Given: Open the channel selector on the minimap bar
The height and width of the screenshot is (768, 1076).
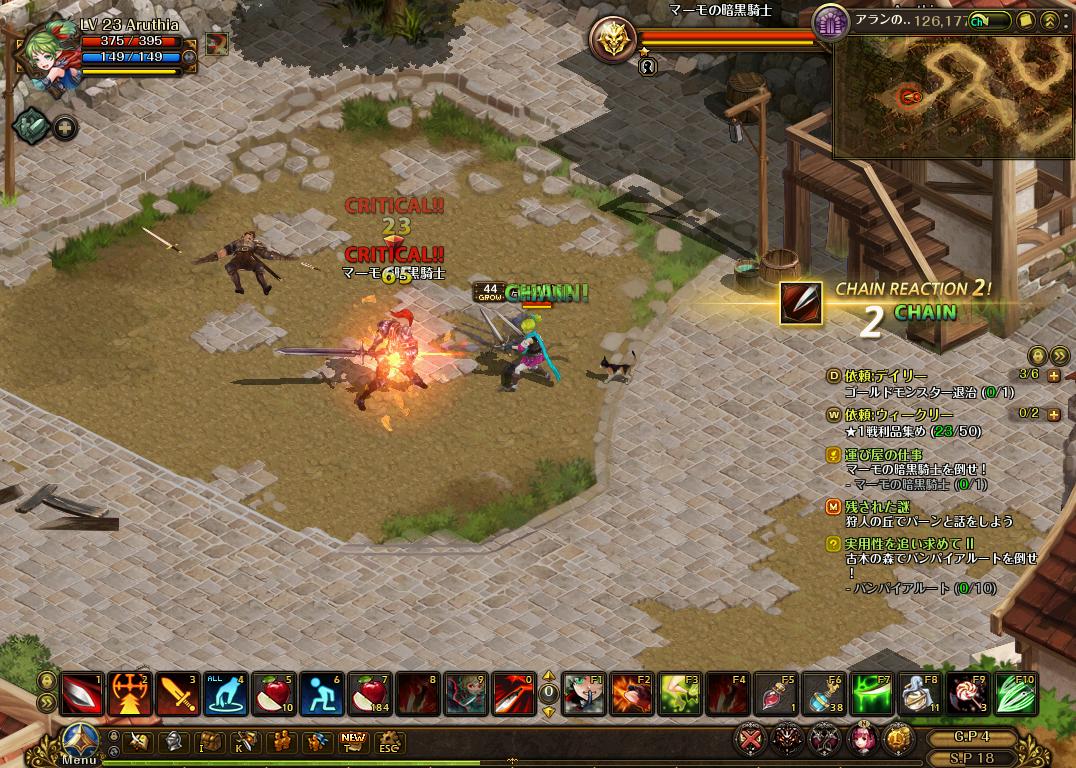Looking at the screenshot, I should click(985, 20).
